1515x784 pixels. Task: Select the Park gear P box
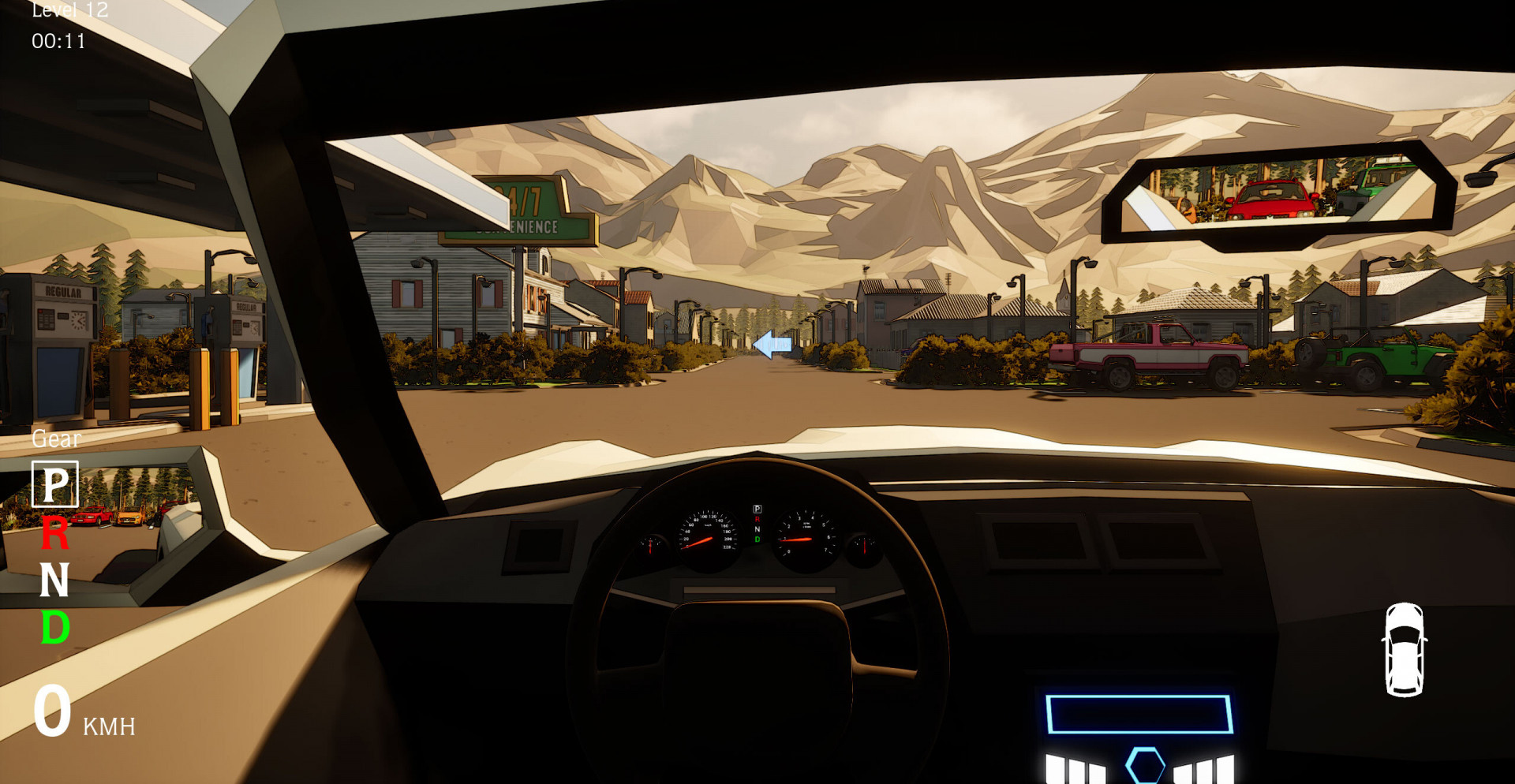coord(54,483)
